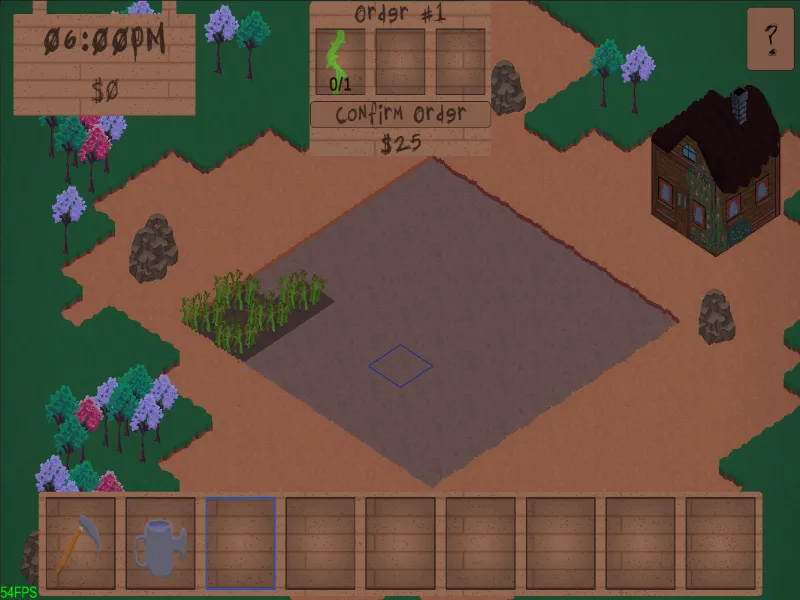Image resolution: width=800 pixels, height=600 pixels.
Task: Select the scythe tool slot
Action: click(x=80, y=543)
